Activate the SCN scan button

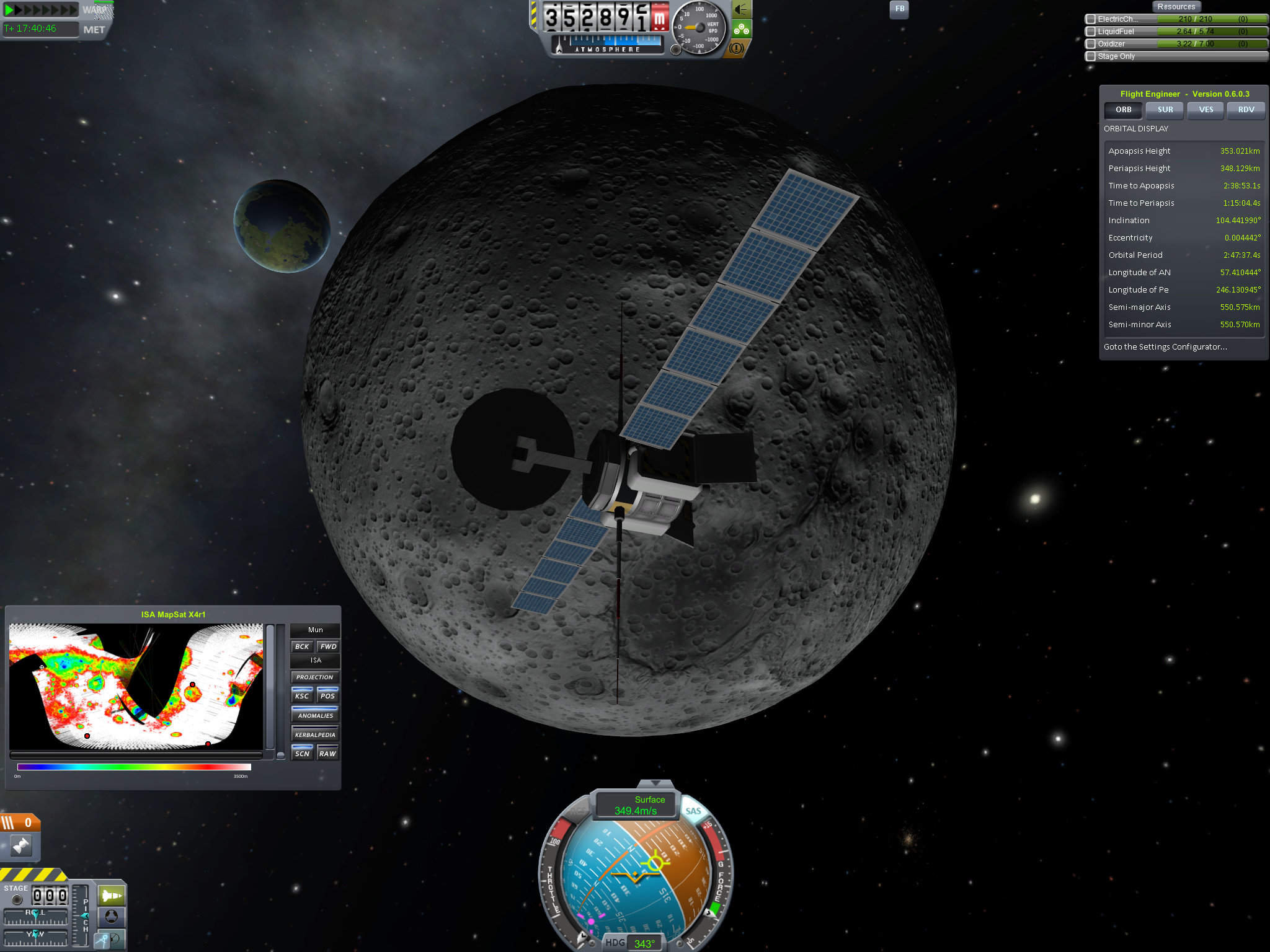coord(302,753)
